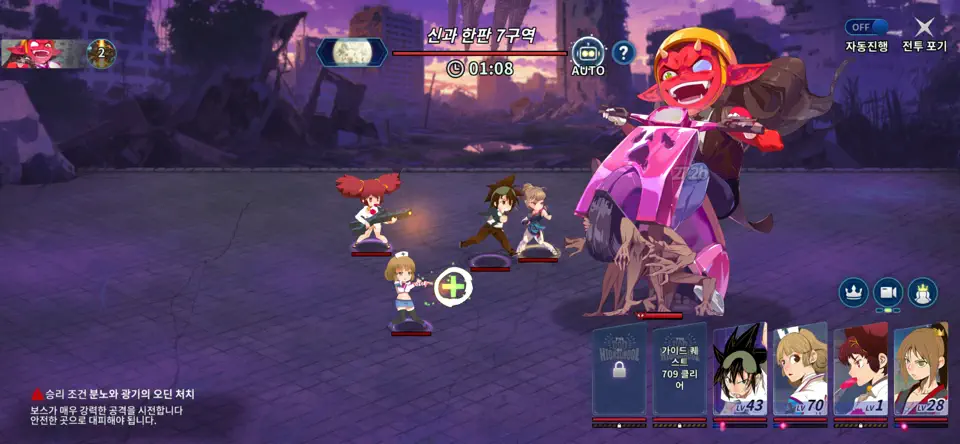Open the question mark help icon
The image size is (960, 444).
623,52
